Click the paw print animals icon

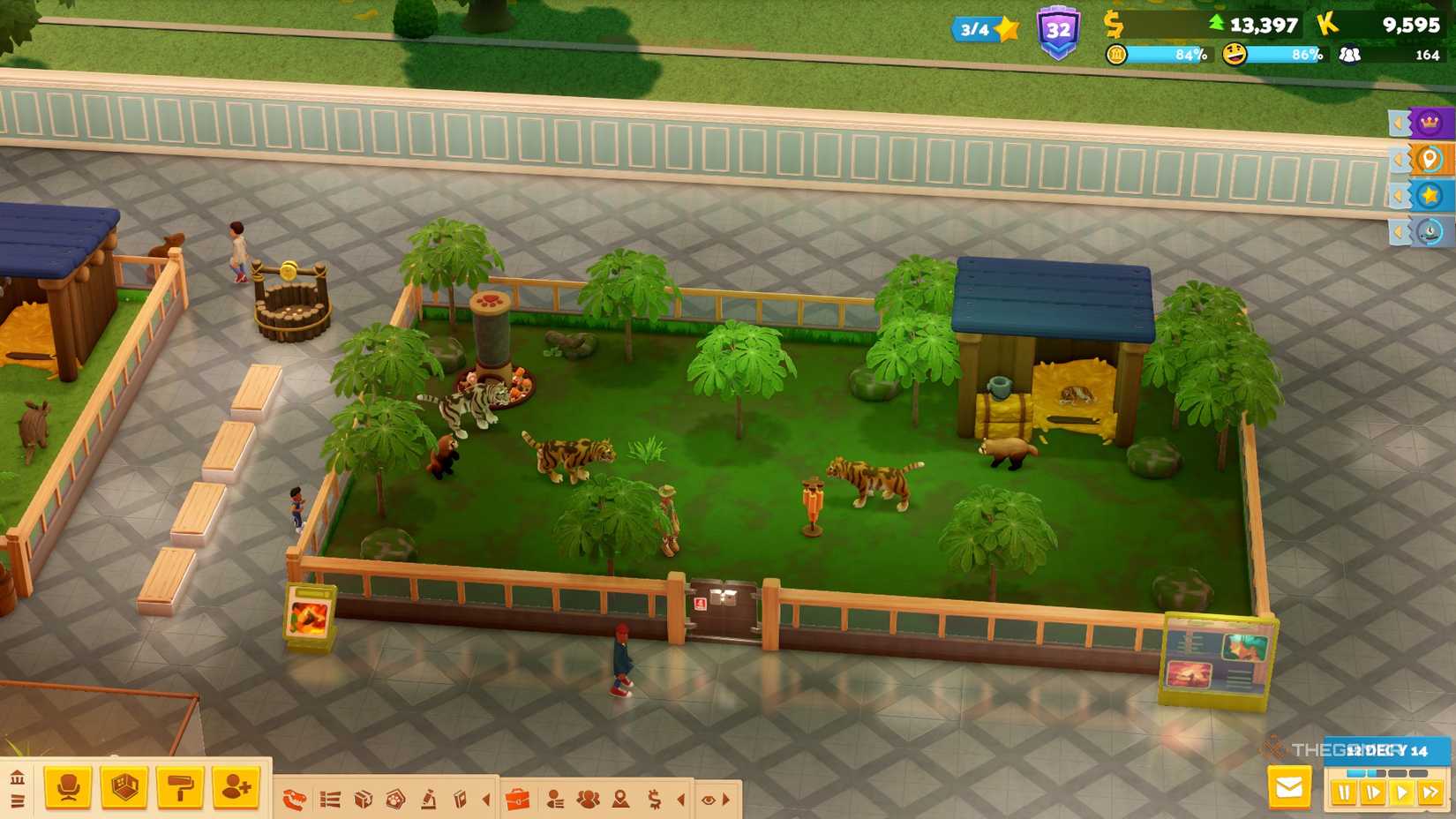click(394, 799)
